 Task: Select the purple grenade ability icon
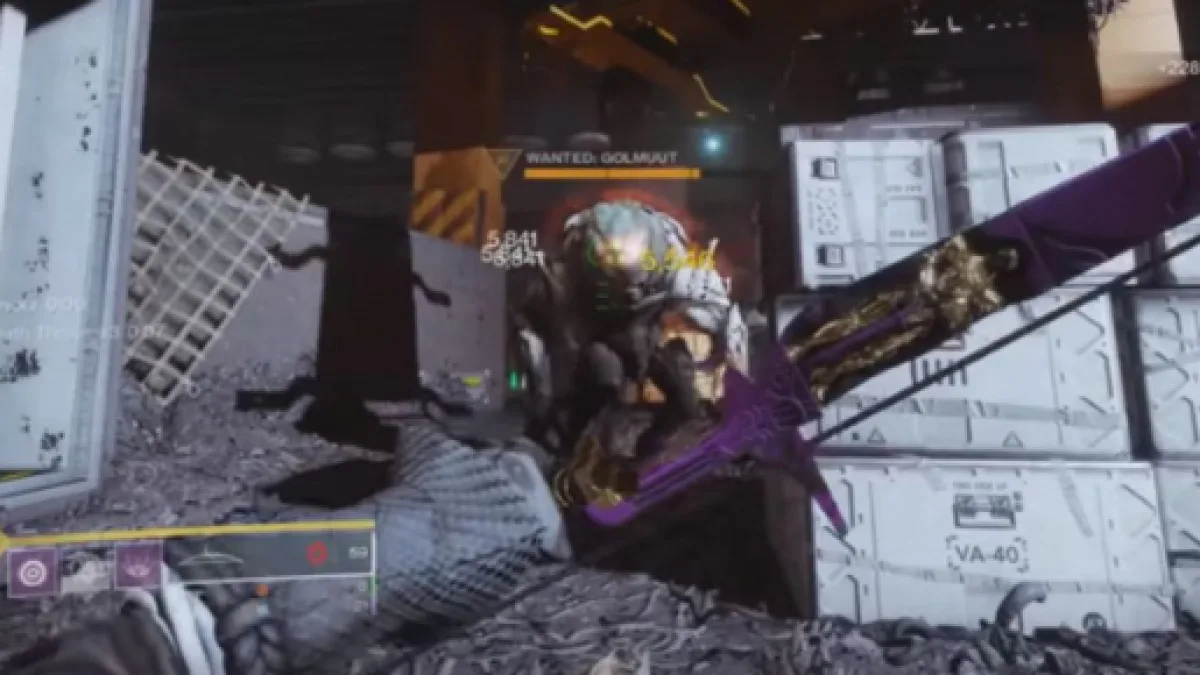point(33,573)
